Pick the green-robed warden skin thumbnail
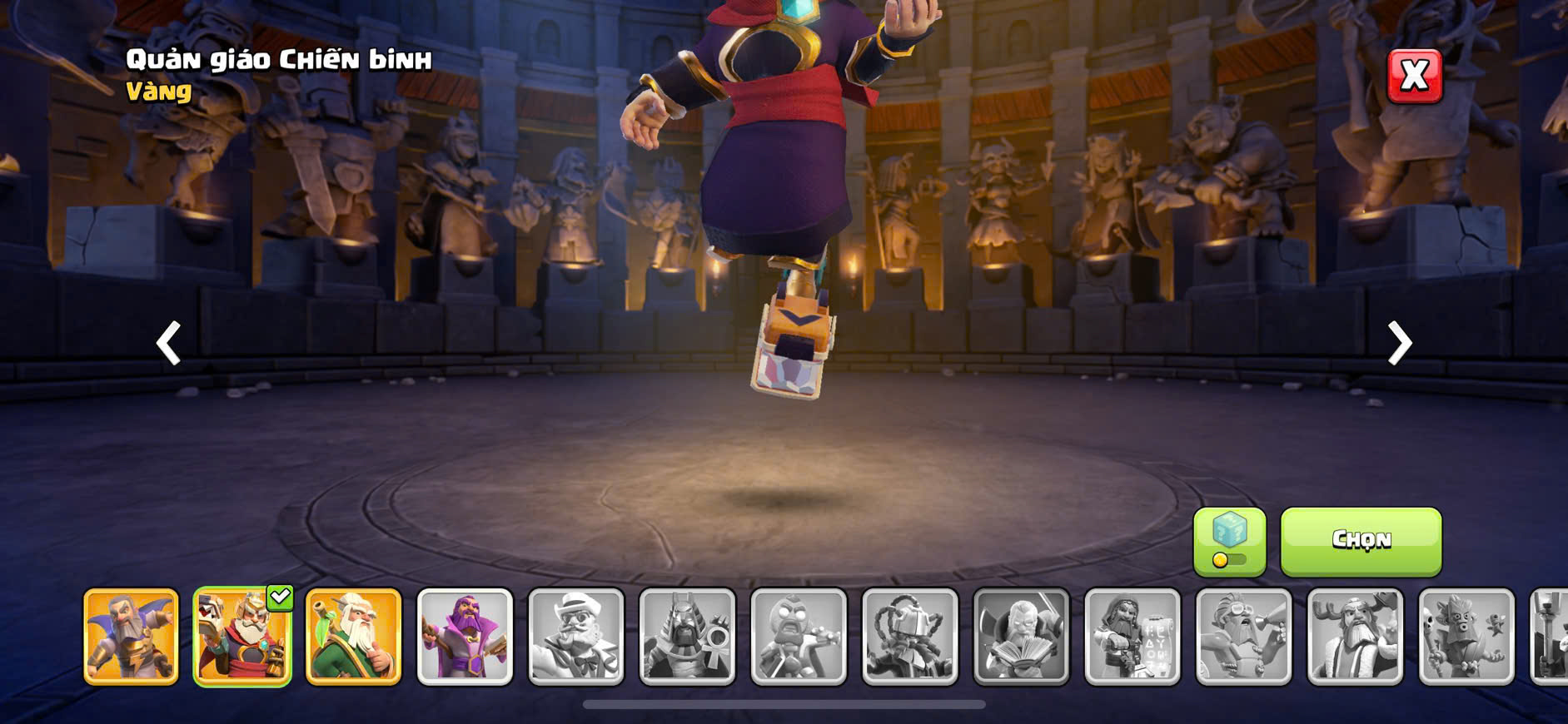Image resolution: width=1568 pixels, height=724 pixels. [x=354, y=637]
